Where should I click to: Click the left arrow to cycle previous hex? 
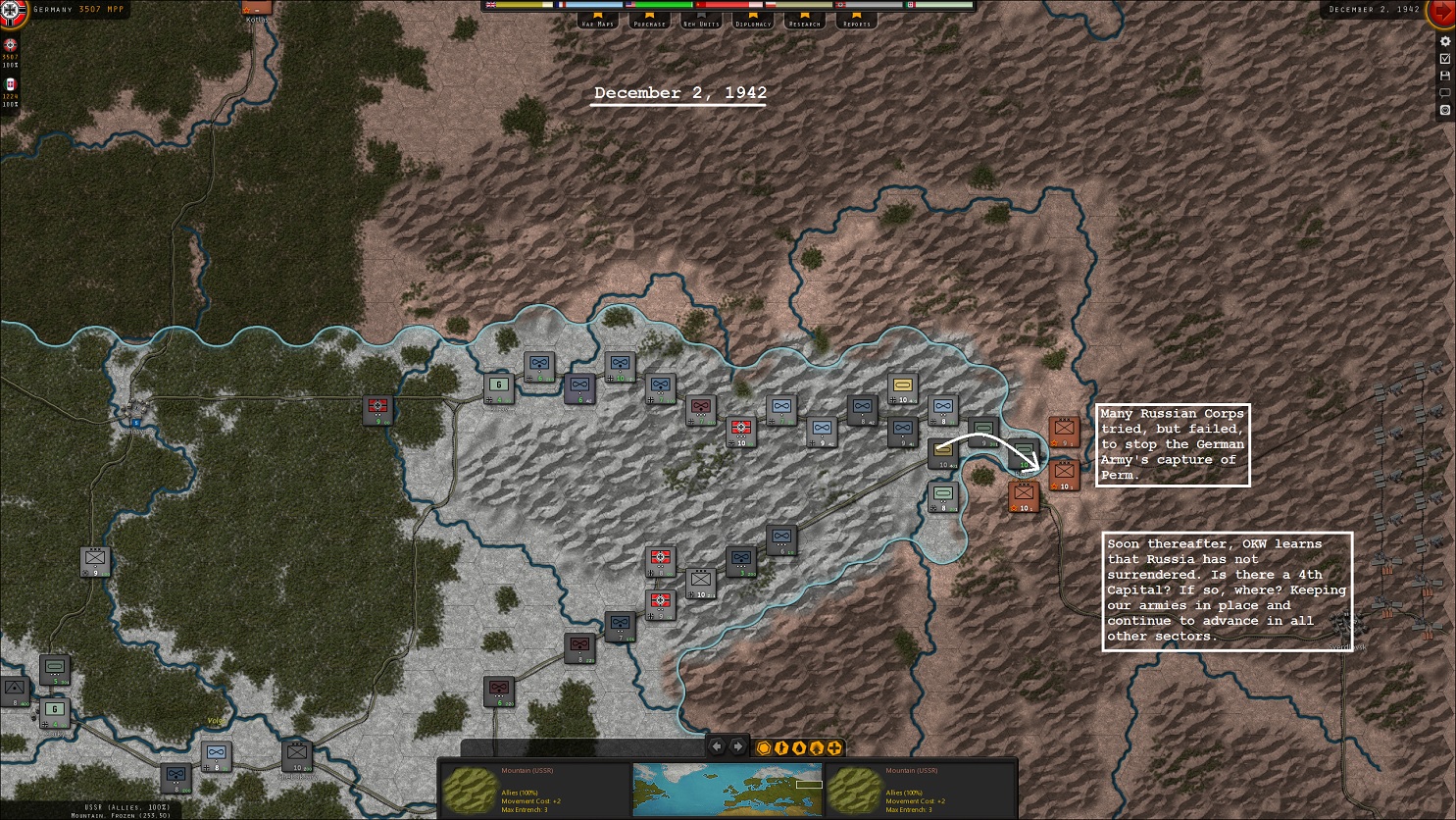tap(717, 746)
